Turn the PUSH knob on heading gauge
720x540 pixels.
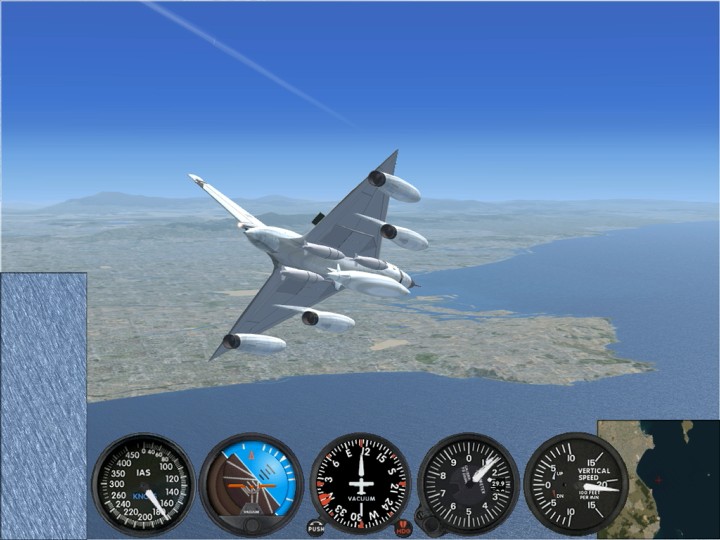point(316,527)
